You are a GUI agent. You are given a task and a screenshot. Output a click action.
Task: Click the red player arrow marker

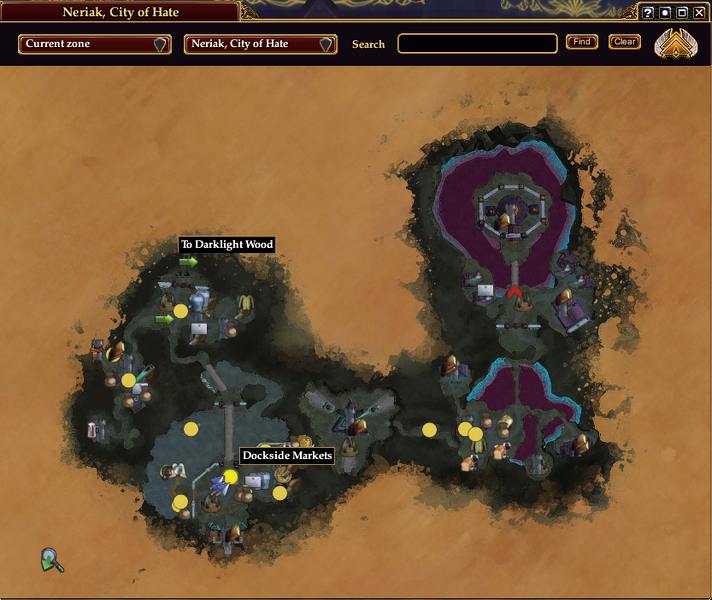click(514, 292)
